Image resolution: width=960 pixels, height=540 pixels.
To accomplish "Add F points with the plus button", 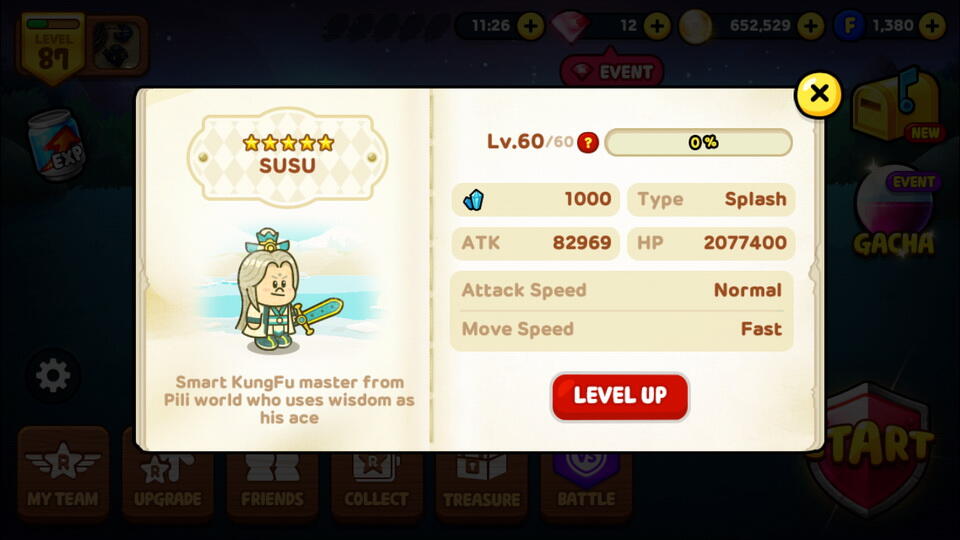I will (932, 26).
